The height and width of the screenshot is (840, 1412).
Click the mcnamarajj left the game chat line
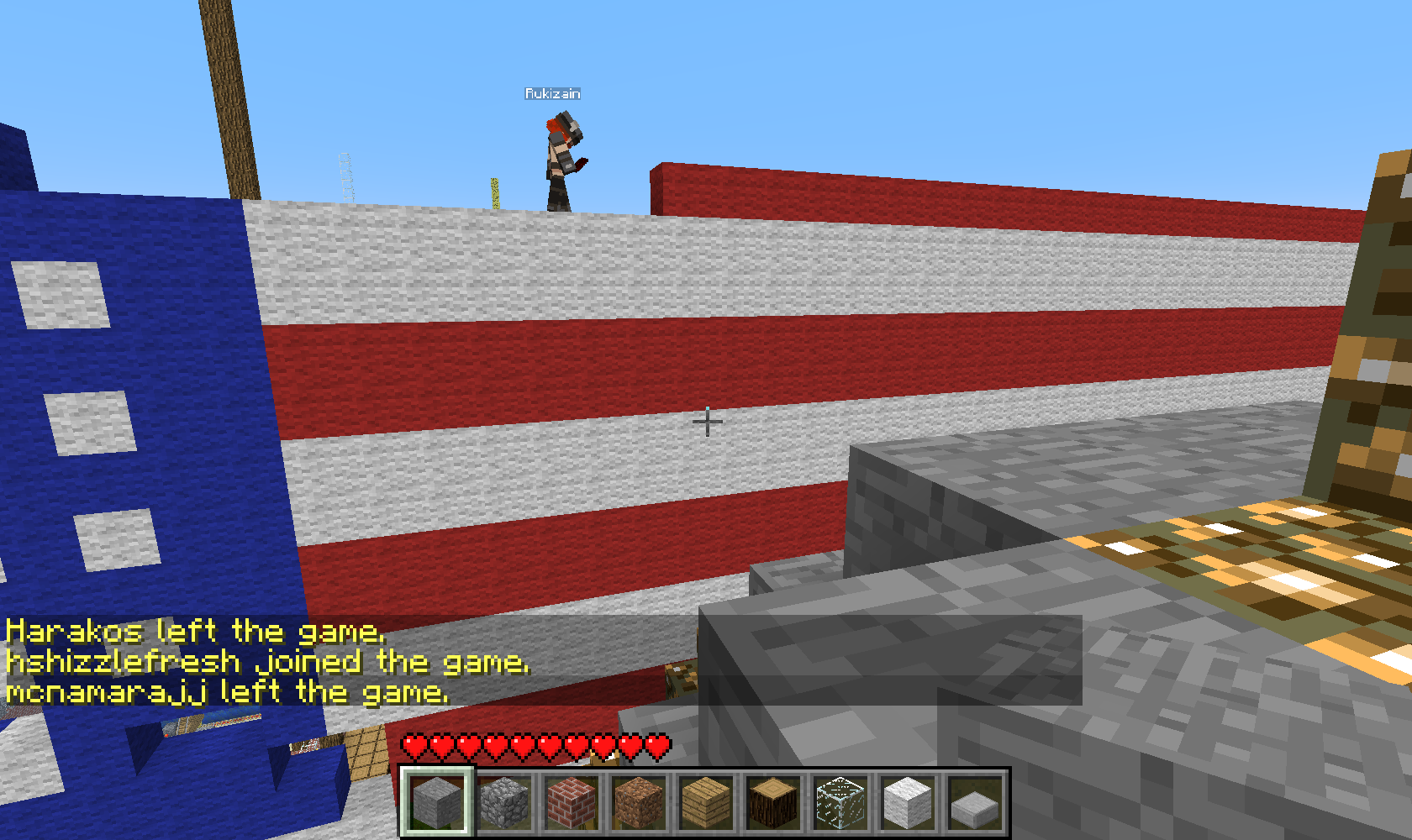[225, 691]
